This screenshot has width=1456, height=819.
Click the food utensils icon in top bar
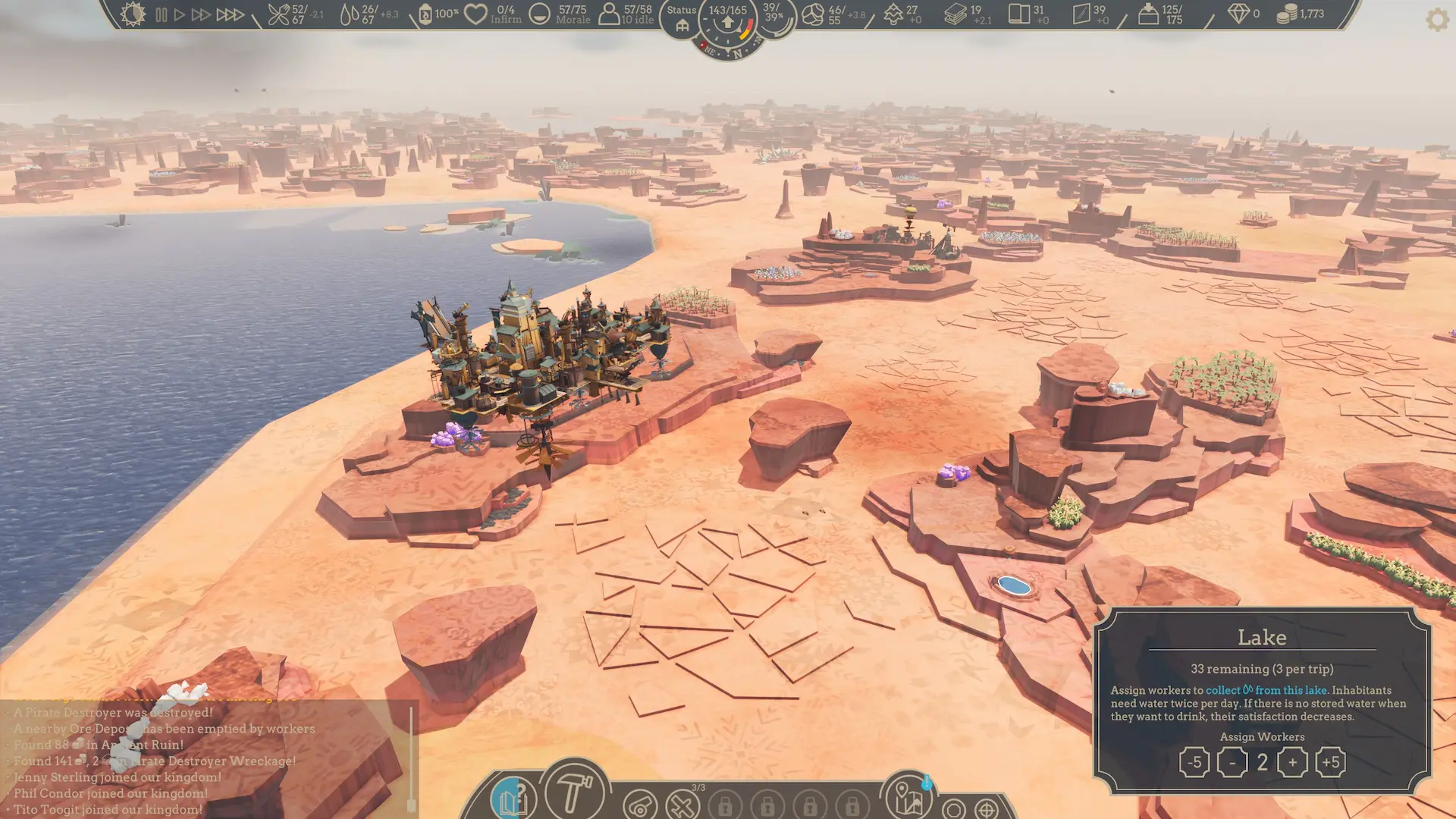(x=278, y=13)
